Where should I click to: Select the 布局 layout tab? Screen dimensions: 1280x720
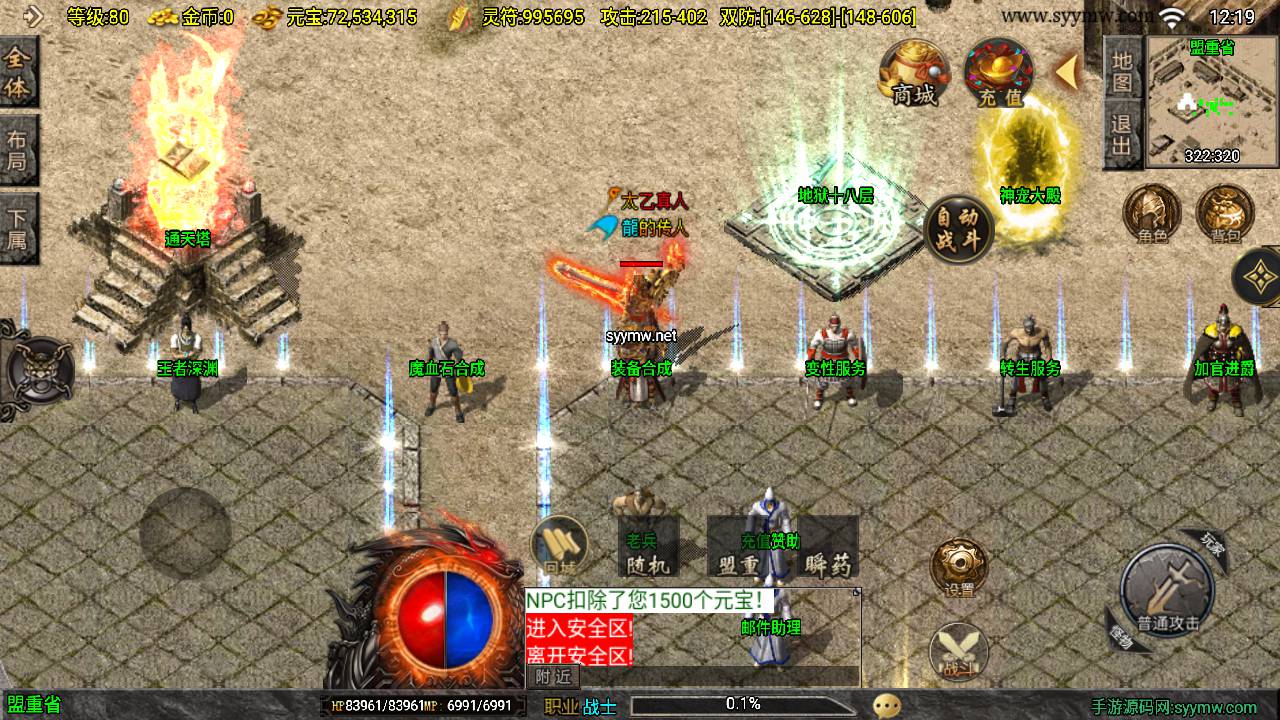click(18, 150)
